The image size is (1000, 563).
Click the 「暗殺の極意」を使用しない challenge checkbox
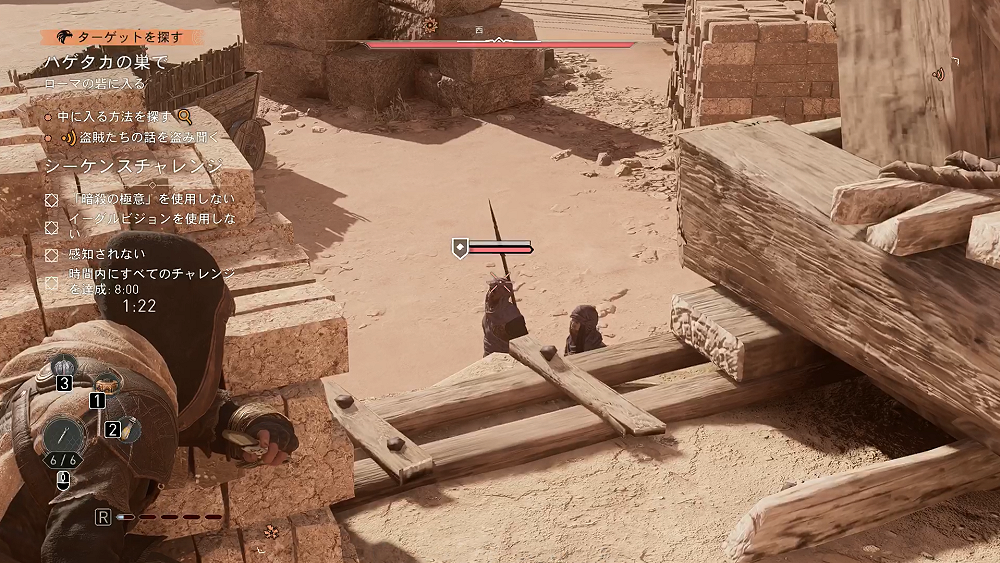52,199
